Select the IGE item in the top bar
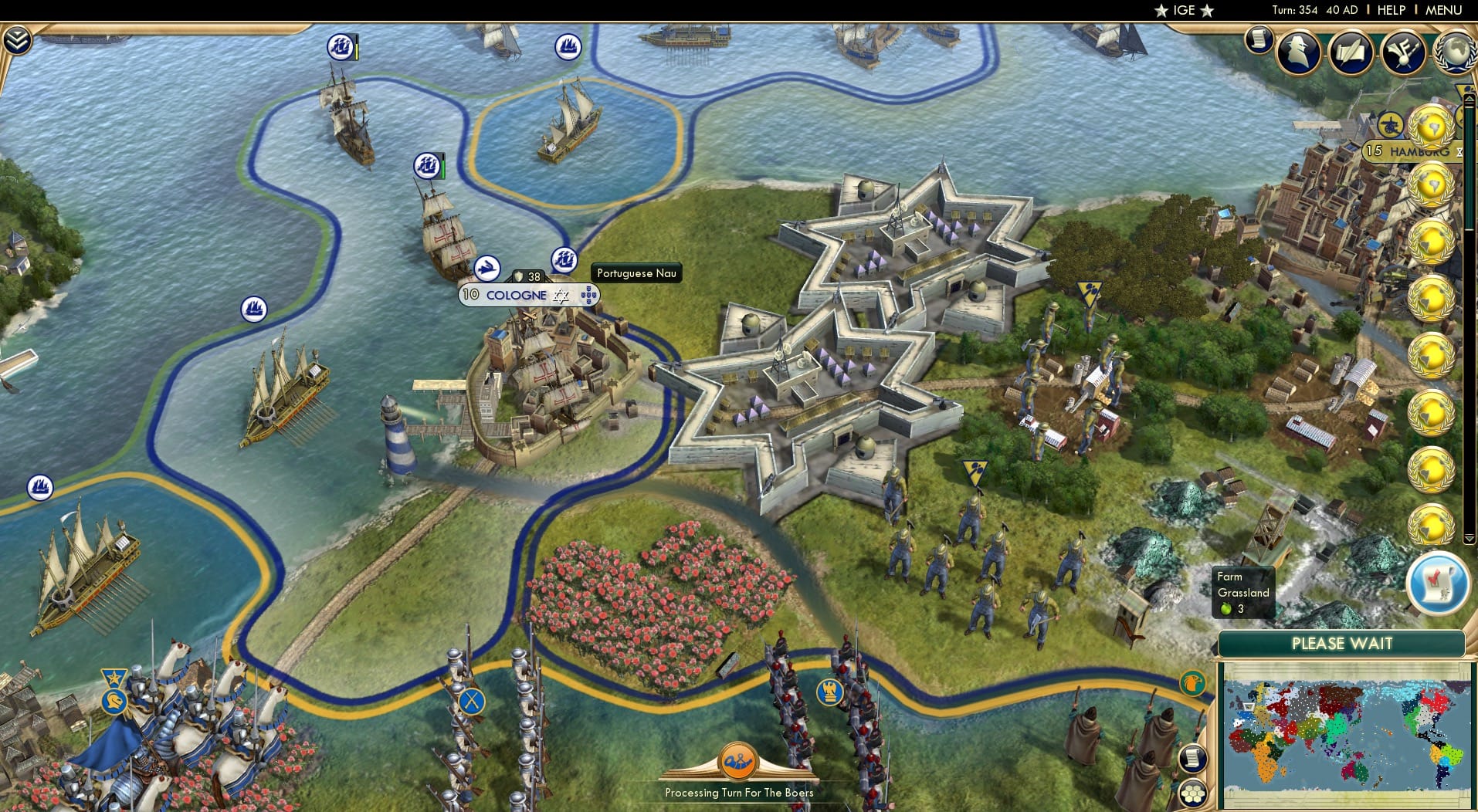Viewport: 1478px width, 812px height. click(1184, 10)
